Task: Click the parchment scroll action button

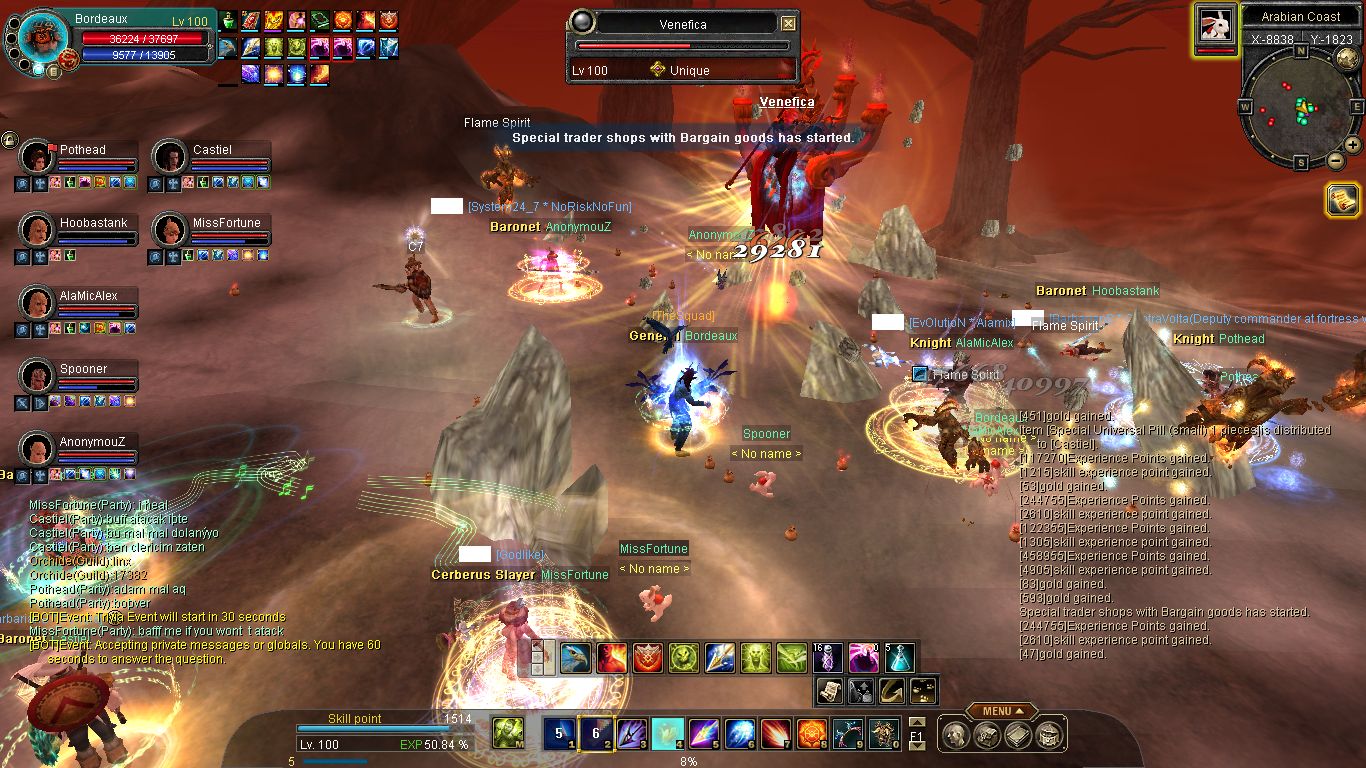Action: pos(829,689)
